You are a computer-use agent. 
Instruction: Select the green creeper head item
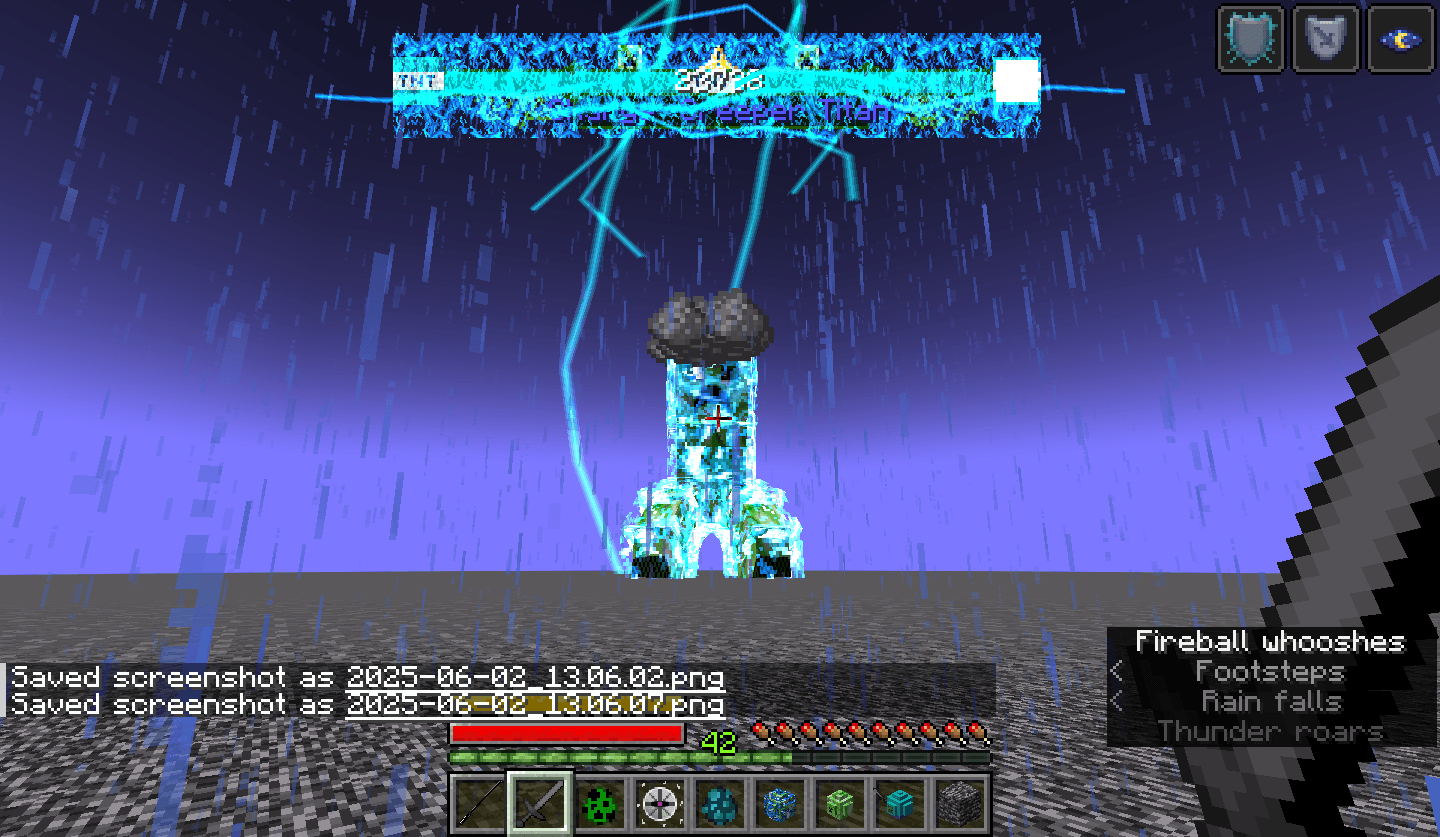point(838,803)
